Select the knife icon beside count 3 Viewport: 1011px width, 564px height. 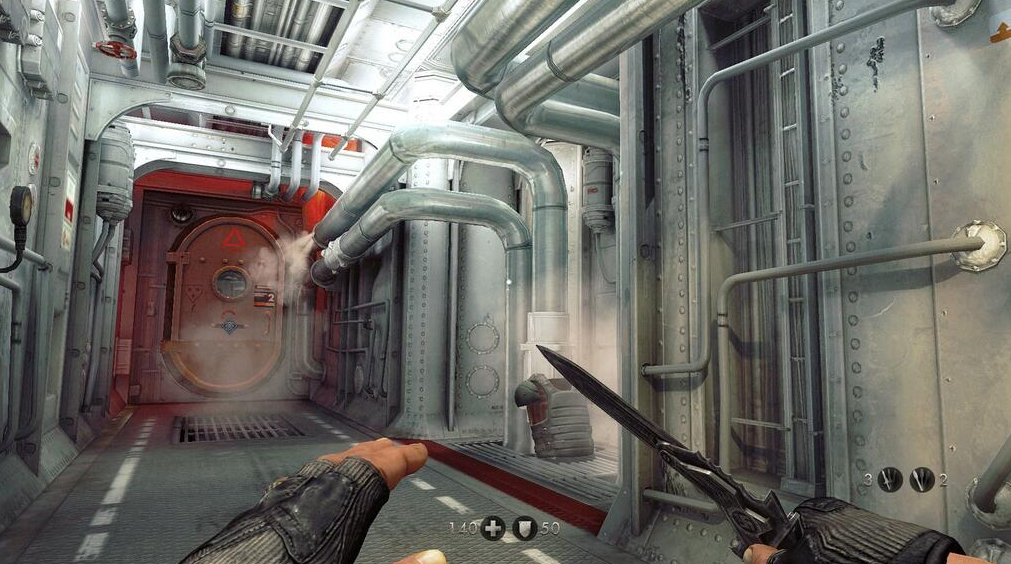(889, 480)
